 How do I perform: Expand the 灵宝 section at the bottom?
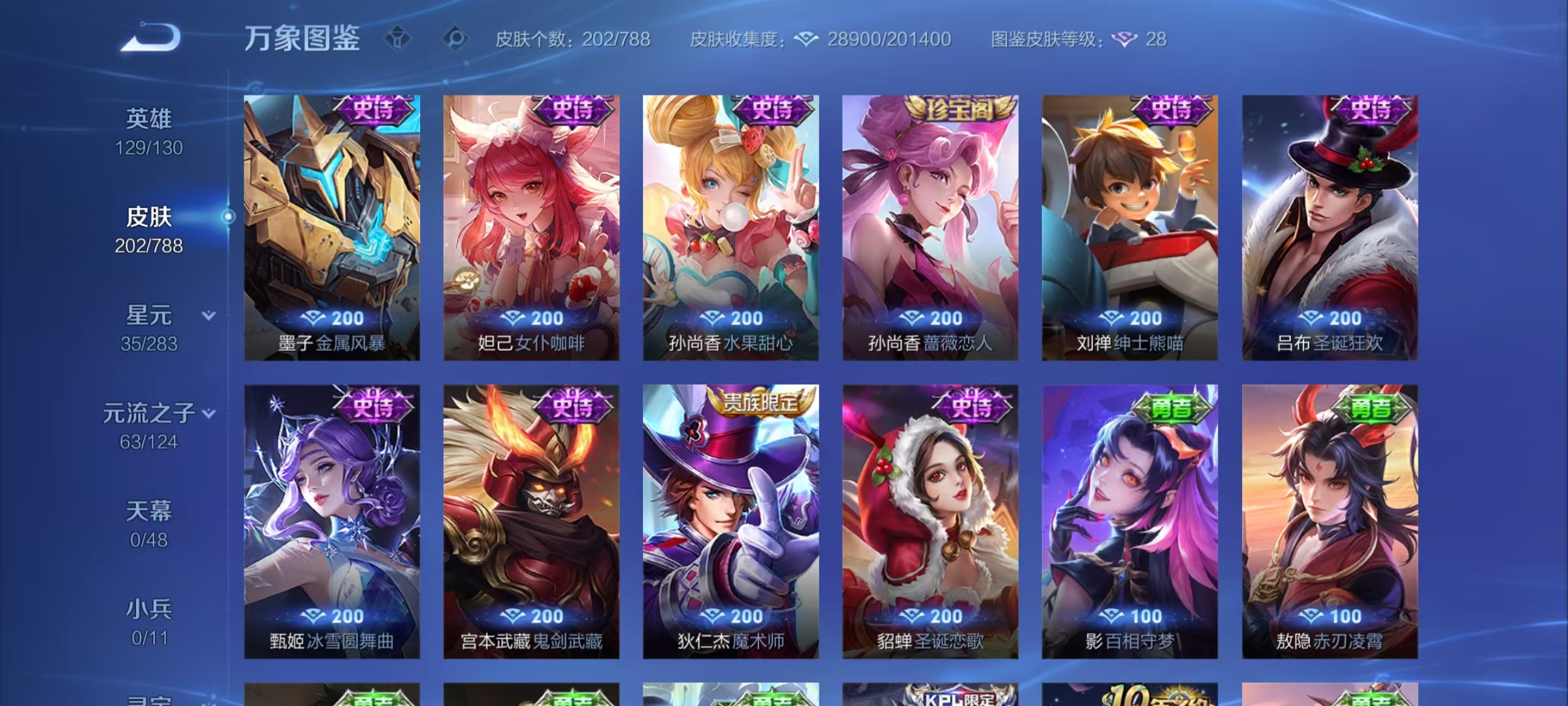pyautogui.click(x=152, y=701)
